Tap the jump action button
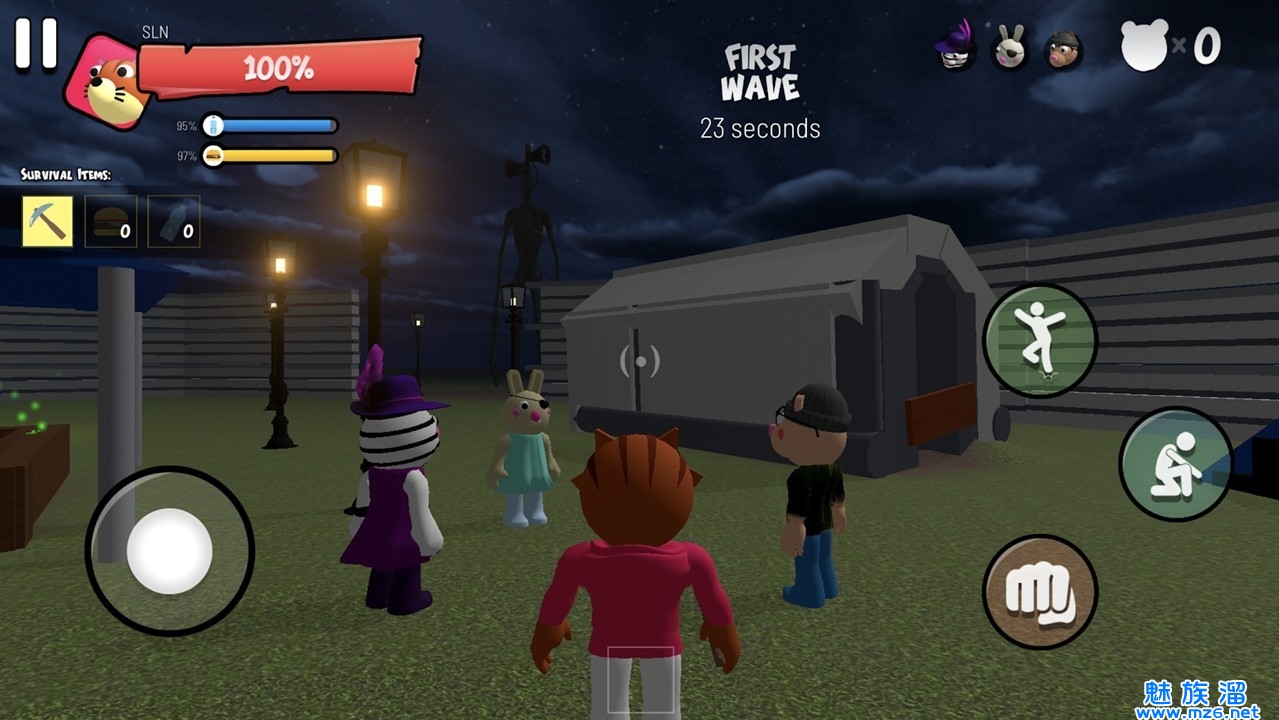 coord(1040,340)
